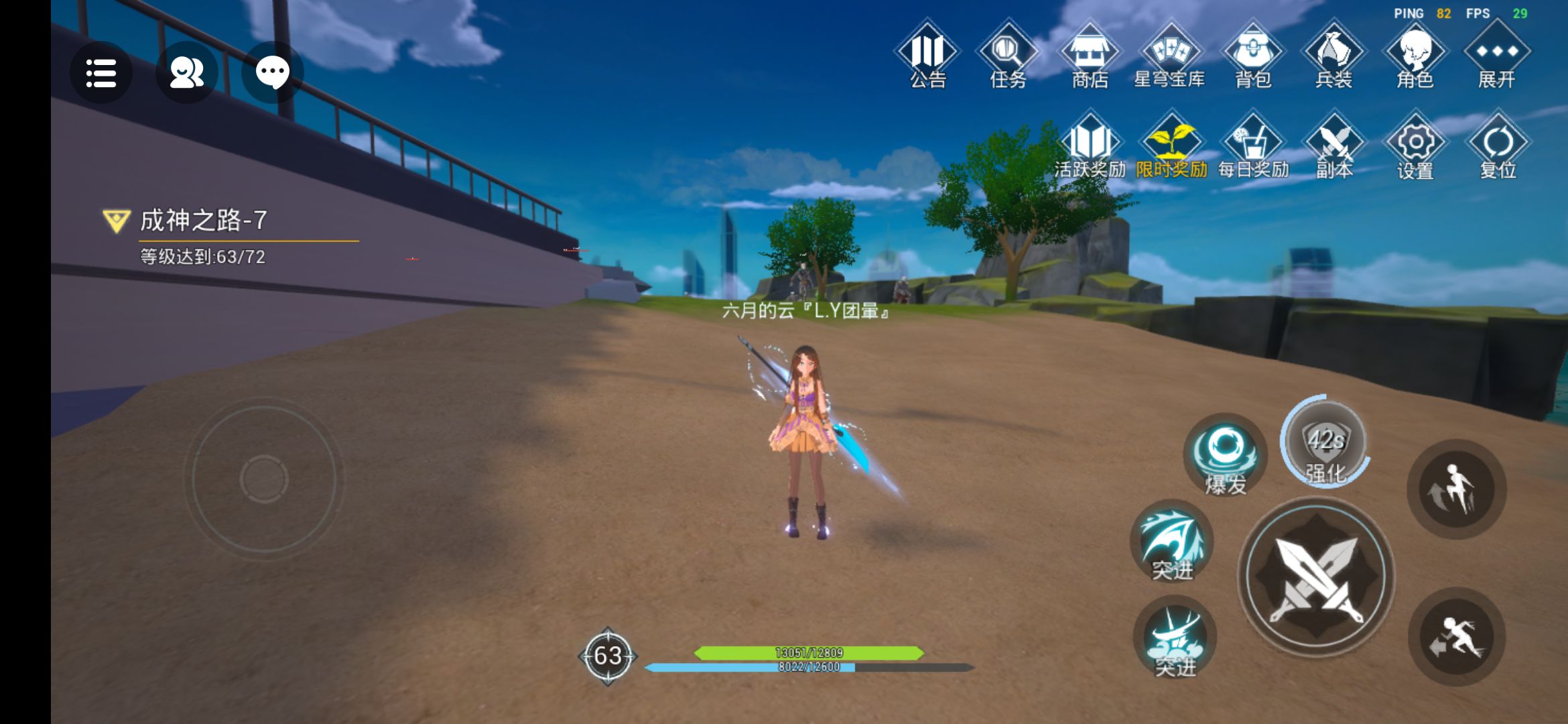Attack with the crossed swords button

[x=1317, y=578]
